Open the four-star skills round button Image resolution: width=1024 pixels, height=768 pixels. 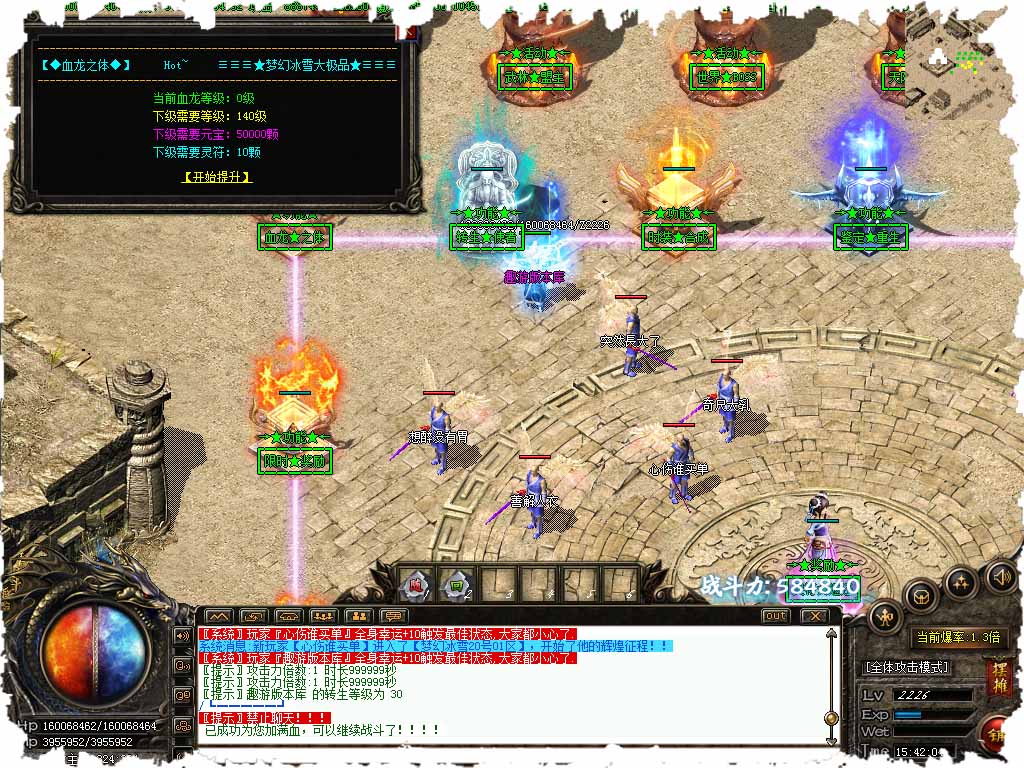[960, 582]
